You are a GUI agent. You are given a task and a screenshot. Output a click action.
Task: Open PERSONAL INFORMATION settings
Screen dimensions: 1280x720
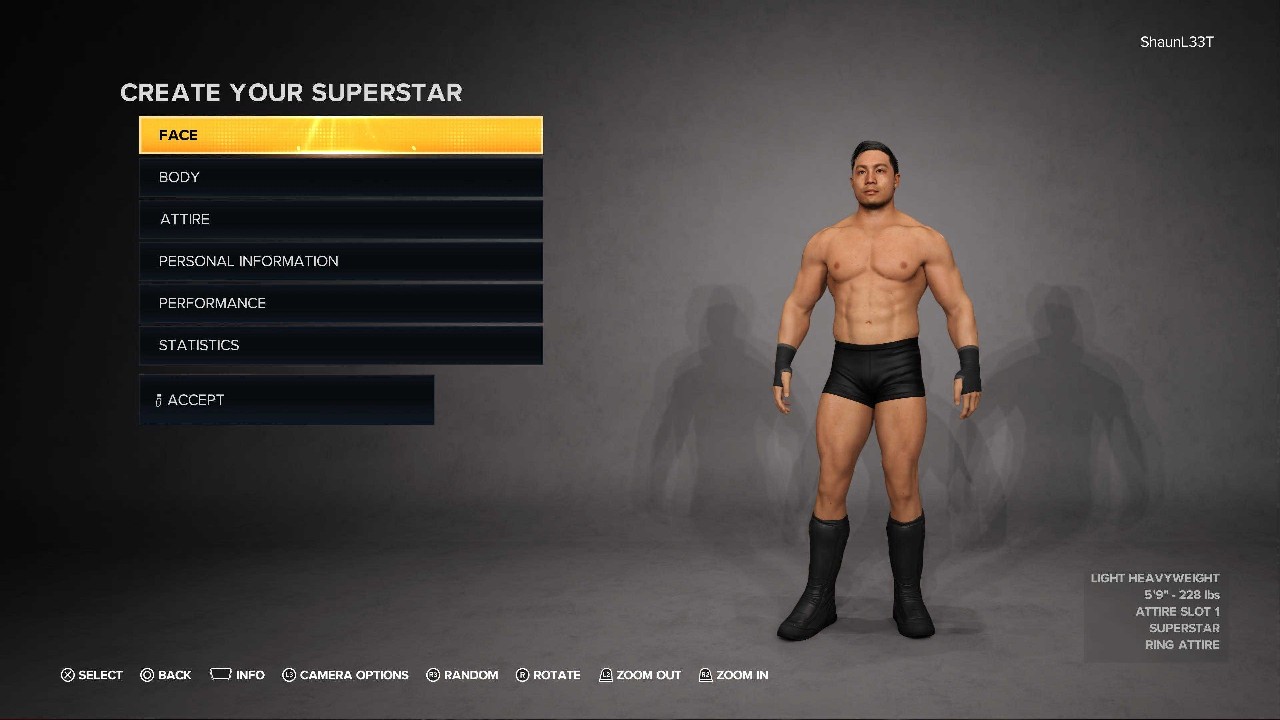click(x=340, y=260)
